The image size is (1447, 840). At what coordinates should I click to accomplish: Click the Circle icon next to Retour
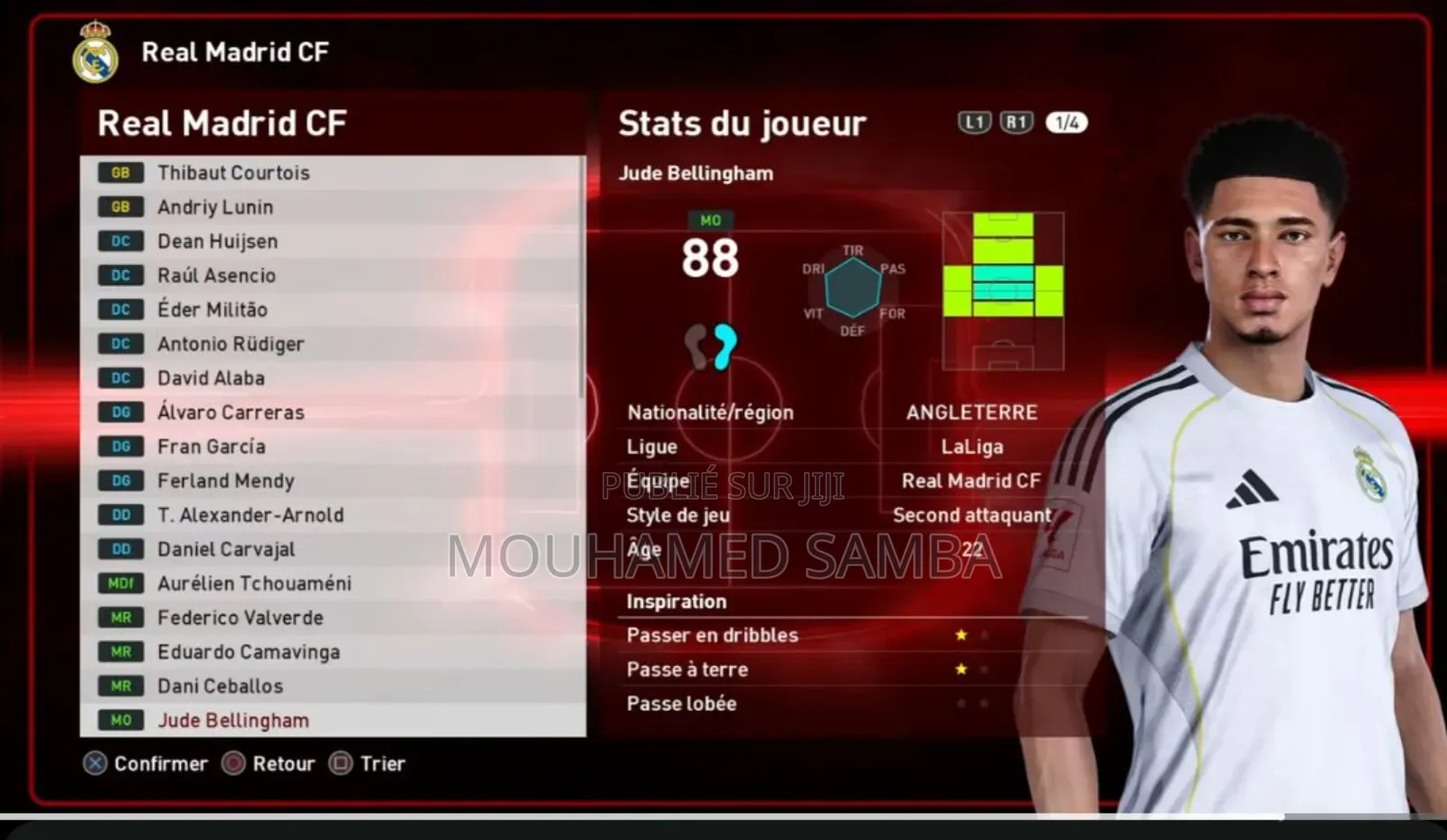pyautogui.click(x=236, y=764)
